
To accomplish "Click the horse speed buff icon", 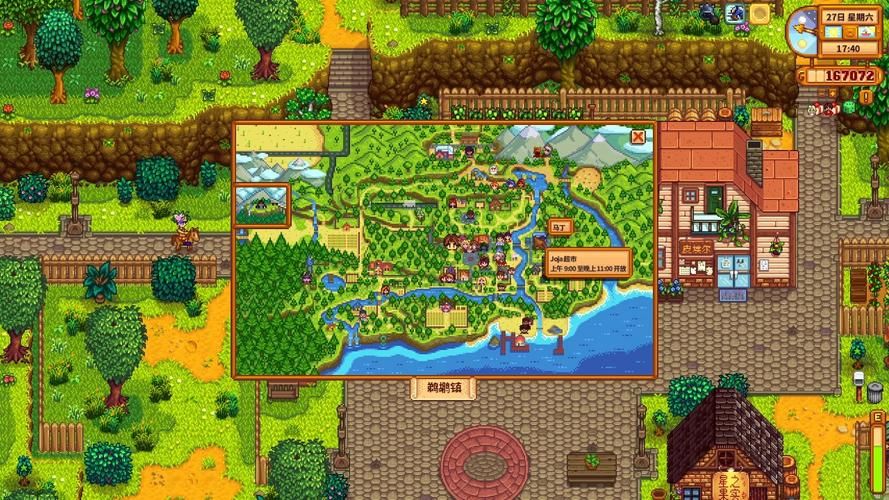I will point(736,13).
